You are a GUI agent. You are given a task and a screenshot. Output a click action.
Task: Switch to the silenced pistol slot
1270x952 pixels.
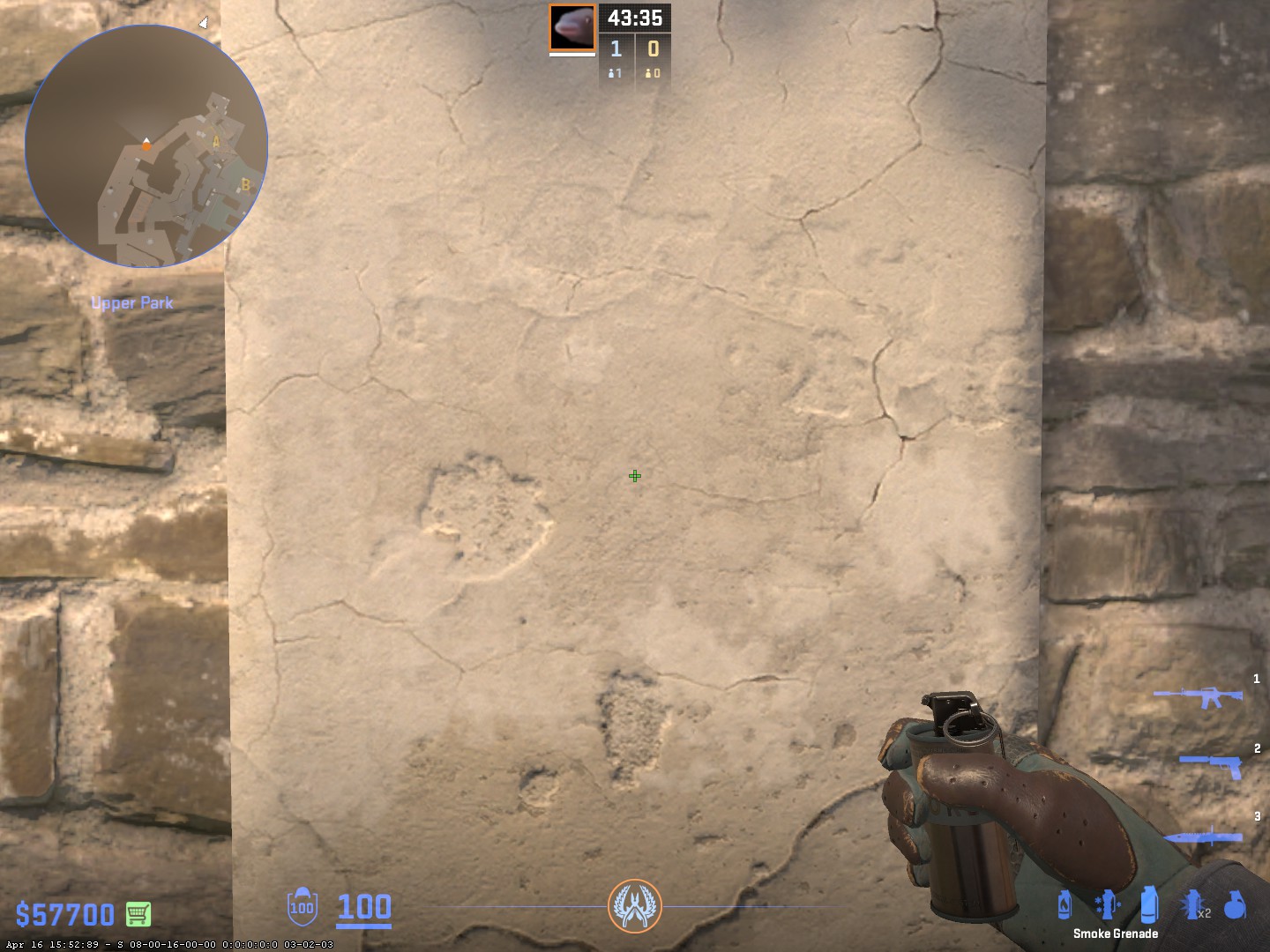[x=1211, y=764]
